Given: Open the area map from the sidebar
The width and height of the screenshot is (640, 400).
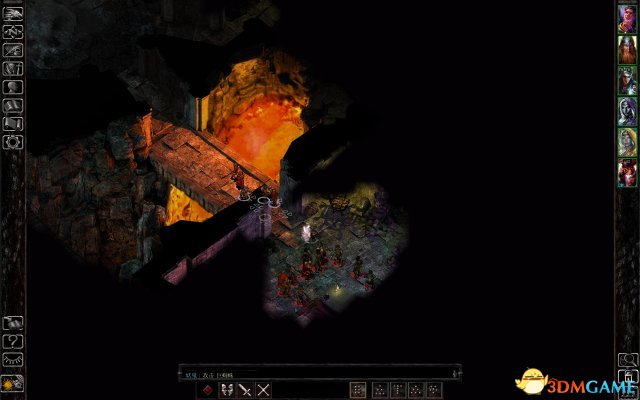Looking at the screenshot, I should click(13, 31).
